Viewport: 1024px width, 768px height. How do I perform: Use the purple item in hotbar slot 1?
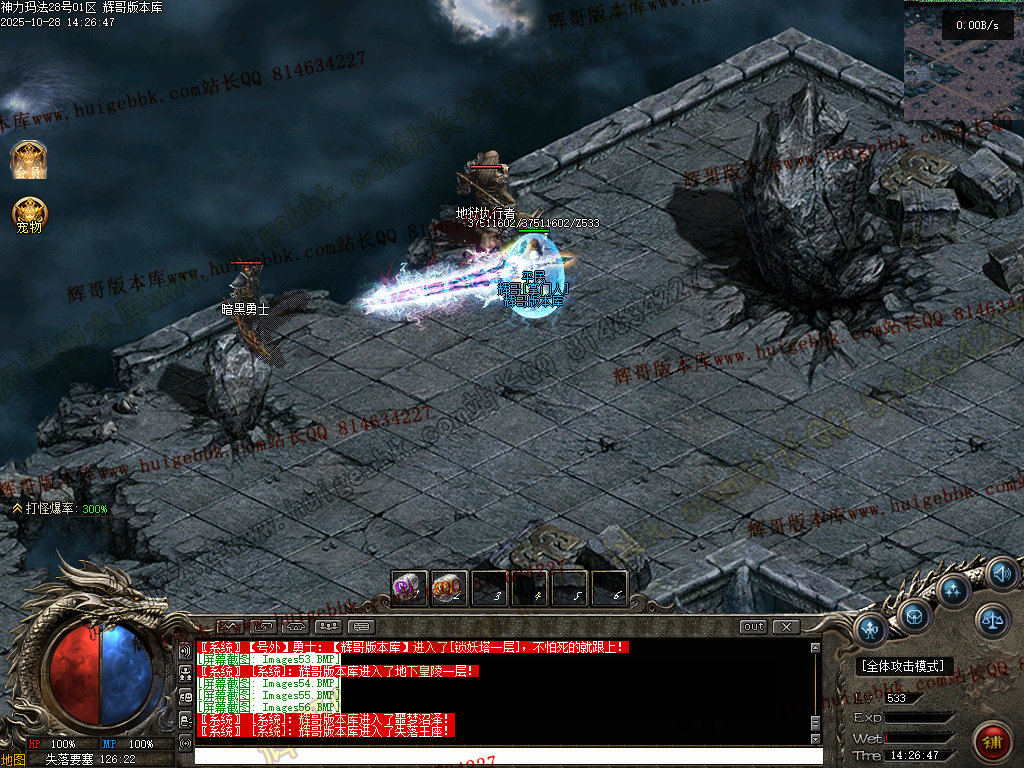tap(409, 588)
